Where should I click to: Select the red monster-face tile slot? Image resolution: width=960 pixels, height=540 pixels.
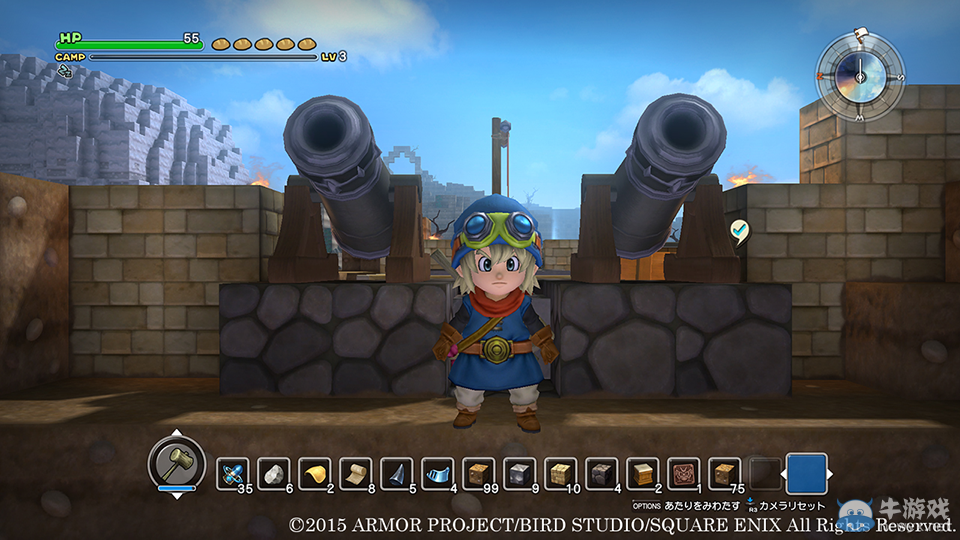684,473
